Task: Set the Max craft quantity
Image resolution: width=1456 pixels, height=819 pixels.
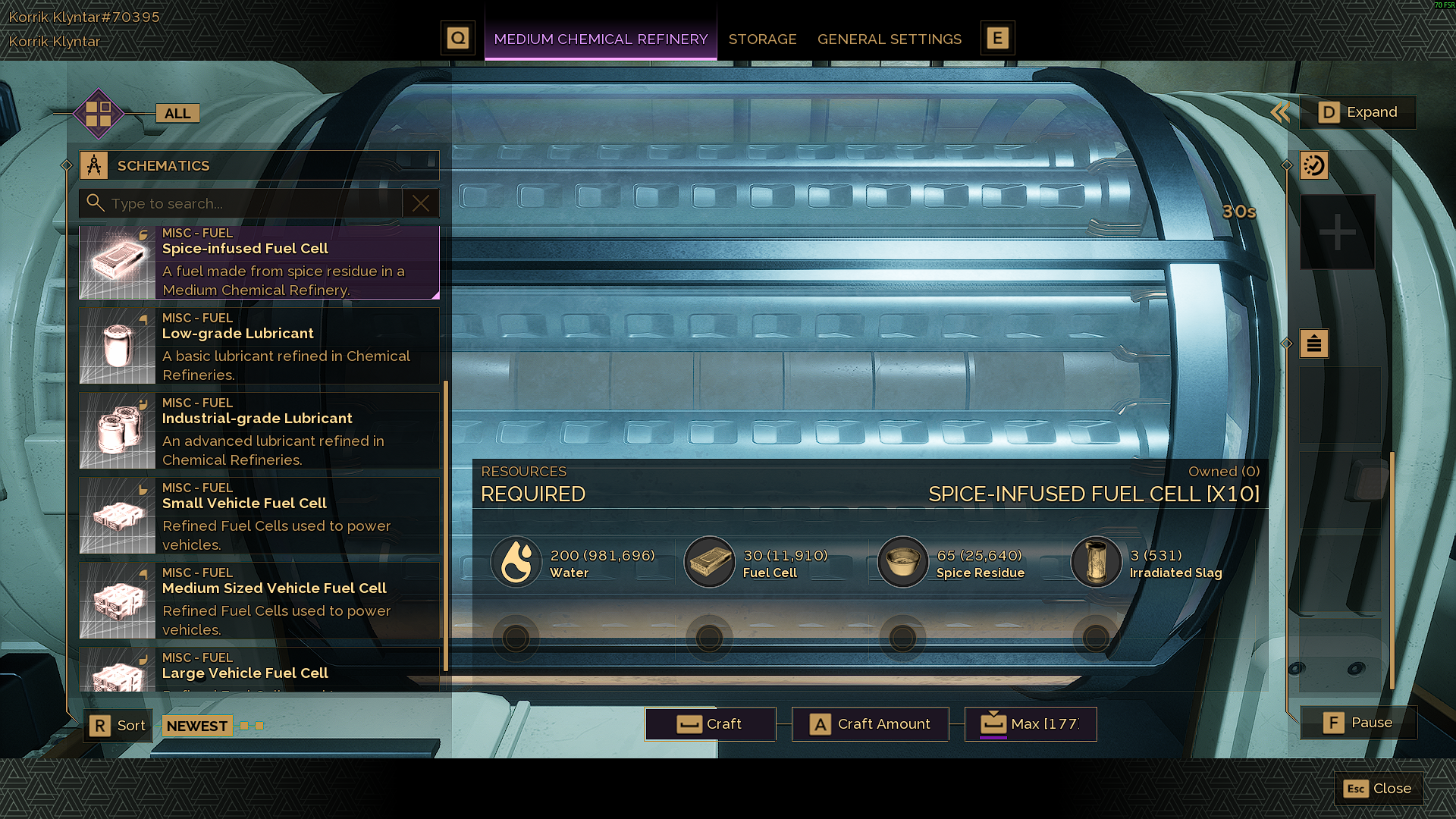Action: click(x=1030, y=724)
